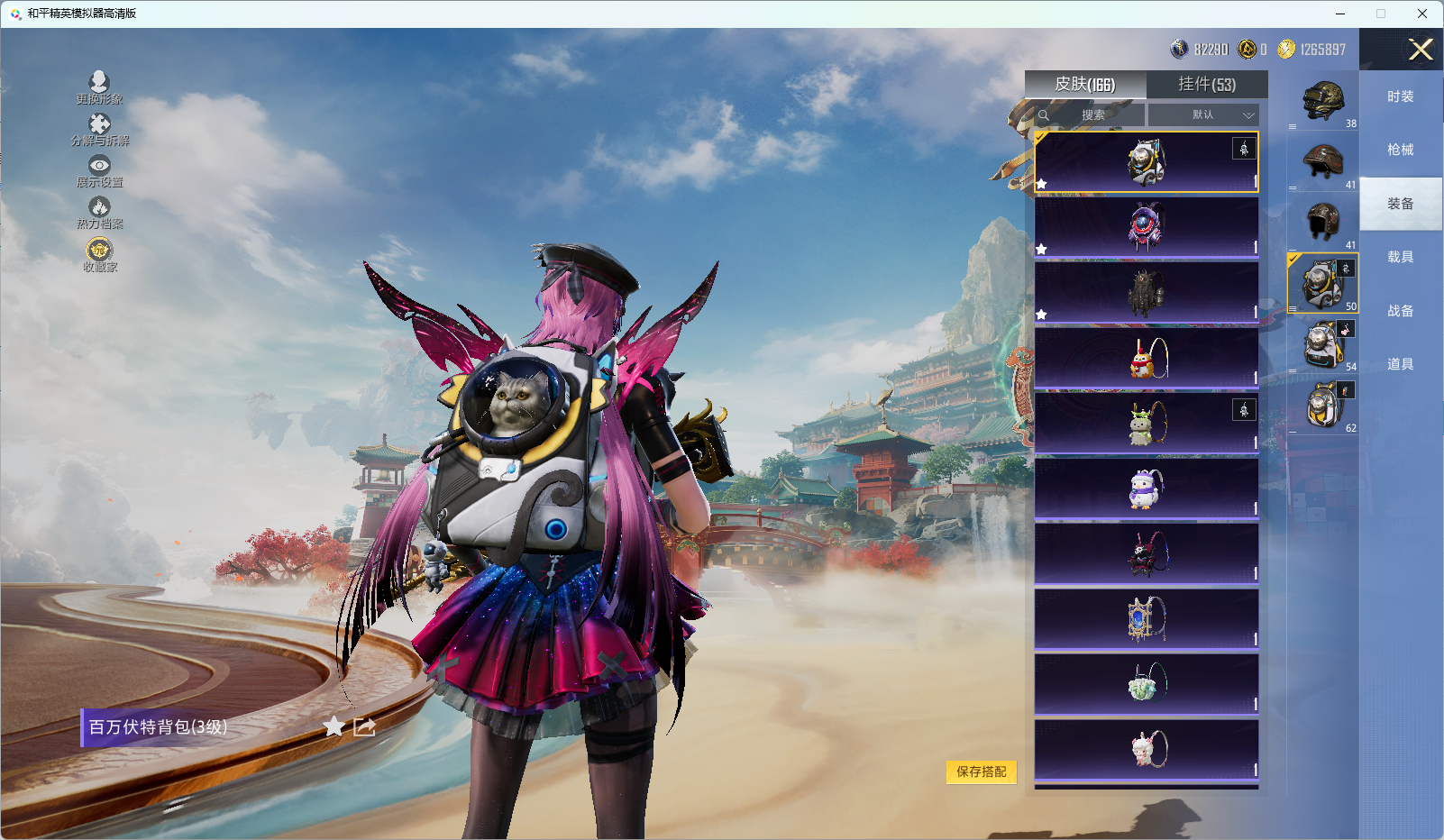Open the 默认 sort dropdown
1444x840 pixels.
[x=1203, y=115]
